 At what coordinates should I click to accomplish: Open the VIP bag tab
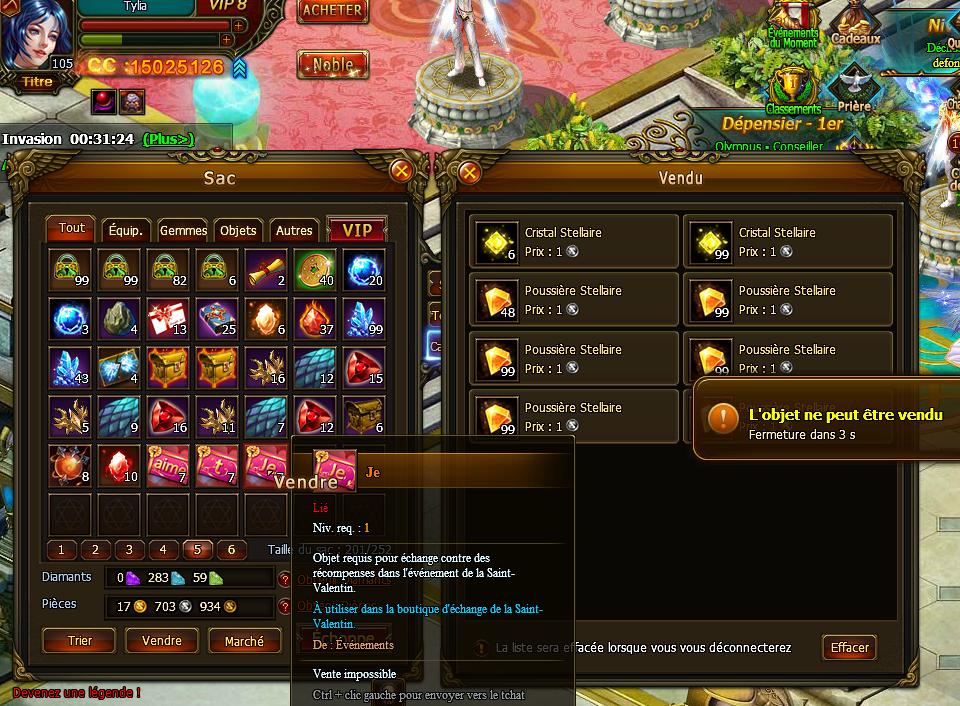(x=357, y=230)
